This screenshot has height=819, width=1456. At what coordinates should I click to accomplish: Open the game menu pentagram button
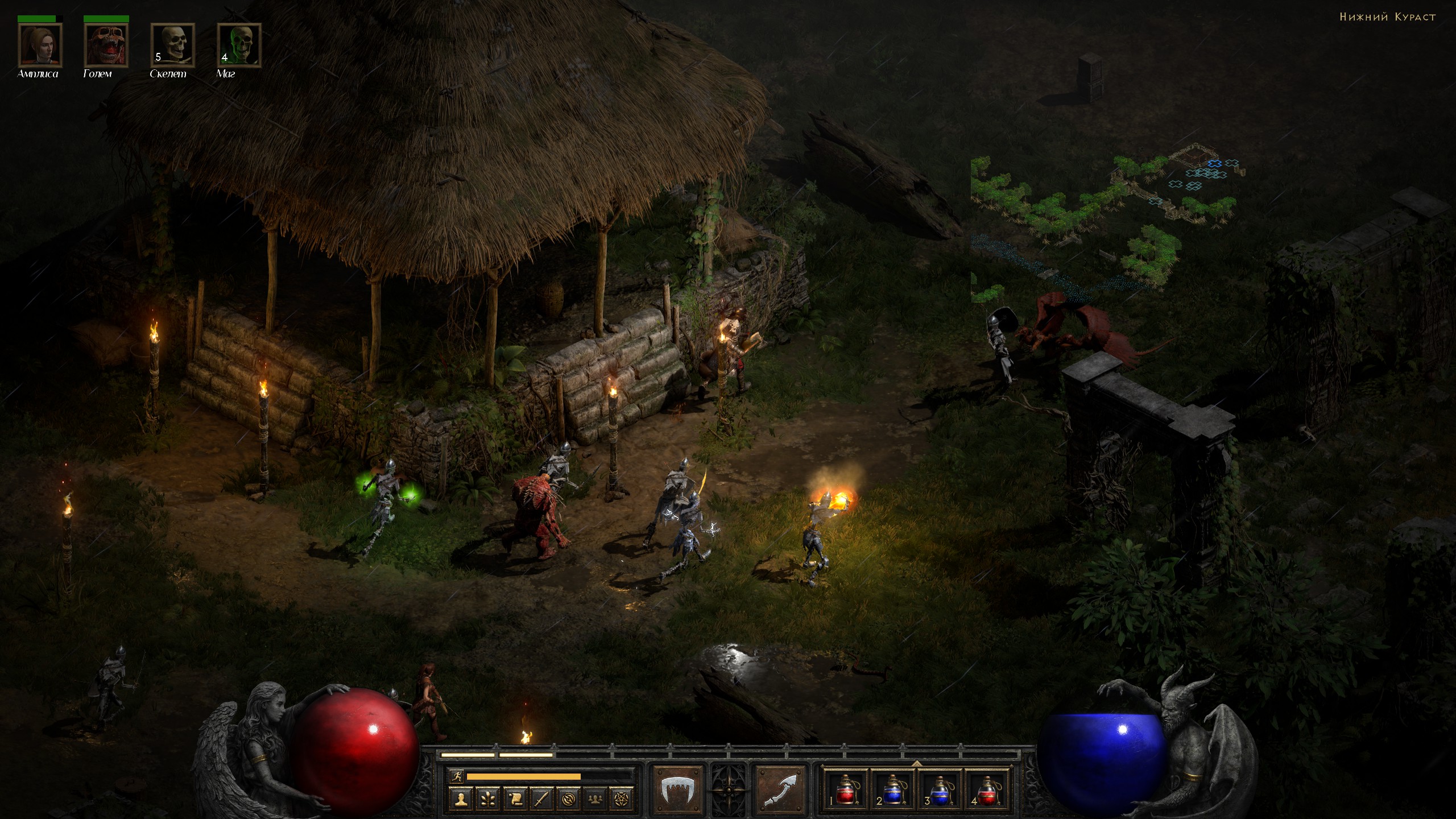click(x=622, y=799)
